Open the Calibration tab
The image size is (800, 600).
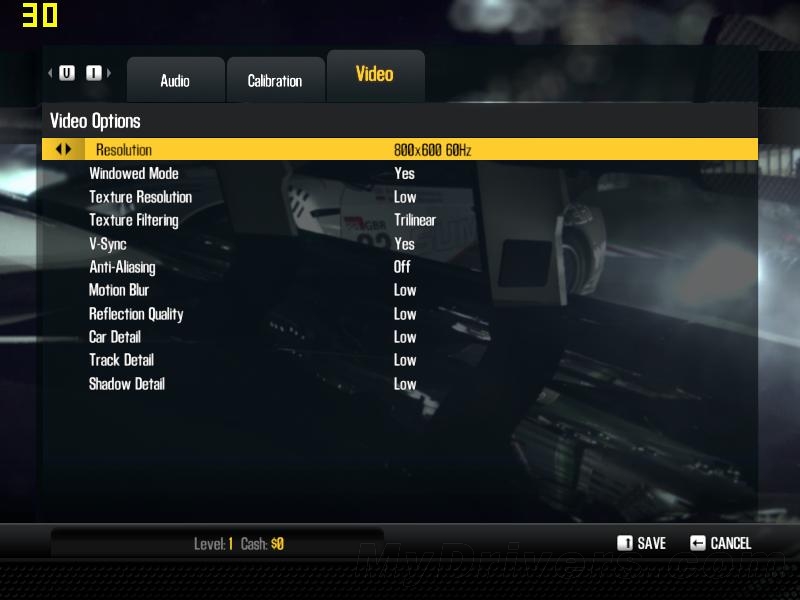pyautogui.click(x=275, y=81)
